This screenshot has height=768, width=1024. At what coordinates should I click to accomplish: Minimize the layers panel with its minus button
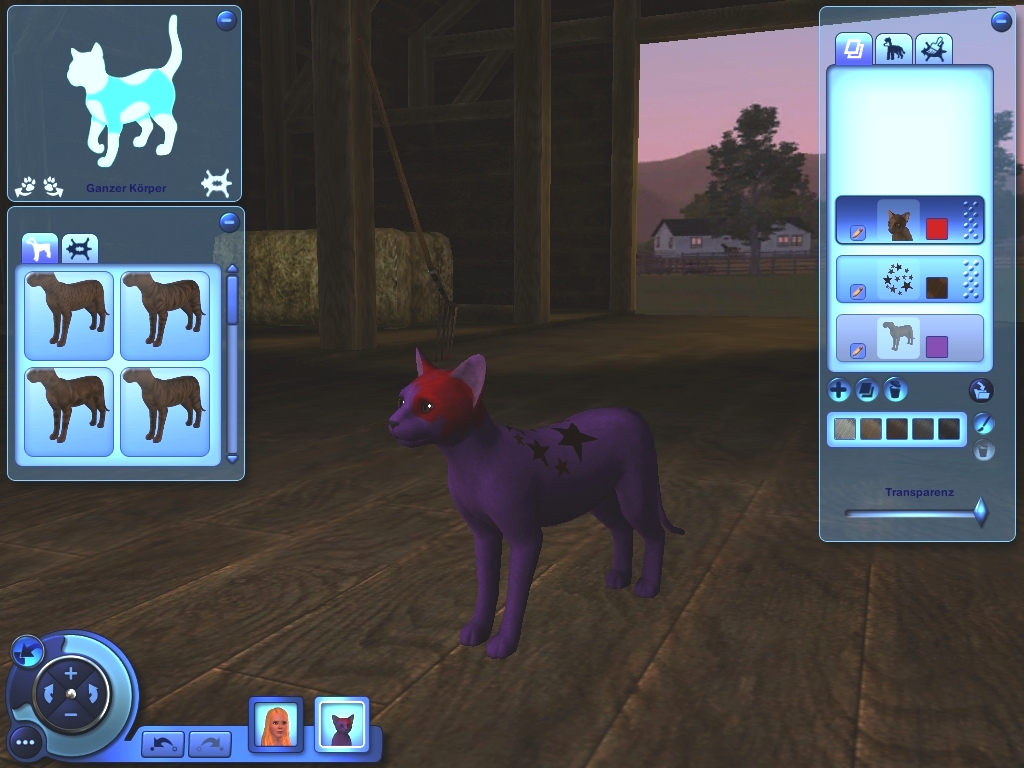(x=1001, y=21)
